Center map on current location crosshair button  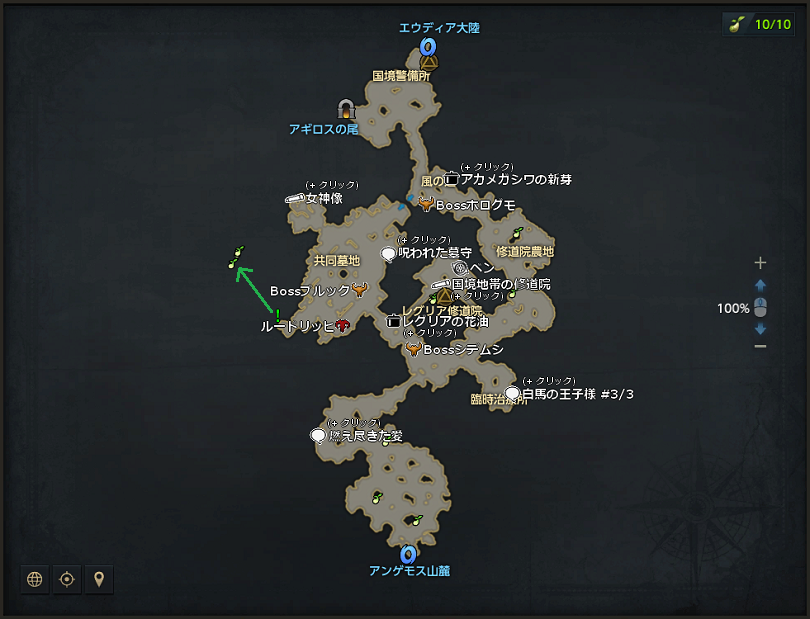pos(67,579)
